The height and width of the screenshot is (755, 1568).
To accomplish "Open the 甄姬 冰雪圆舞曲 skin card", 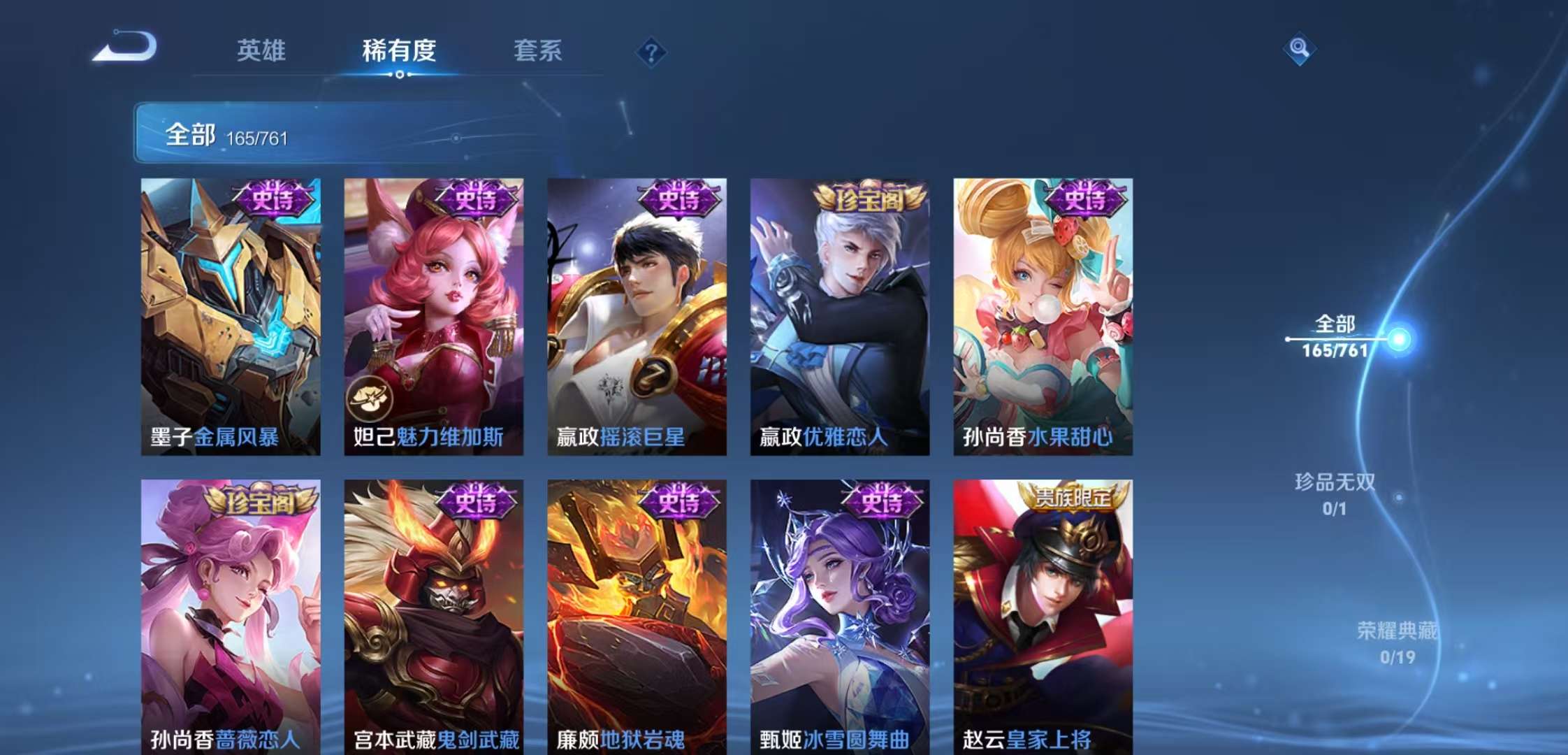I will coord(840,617).
